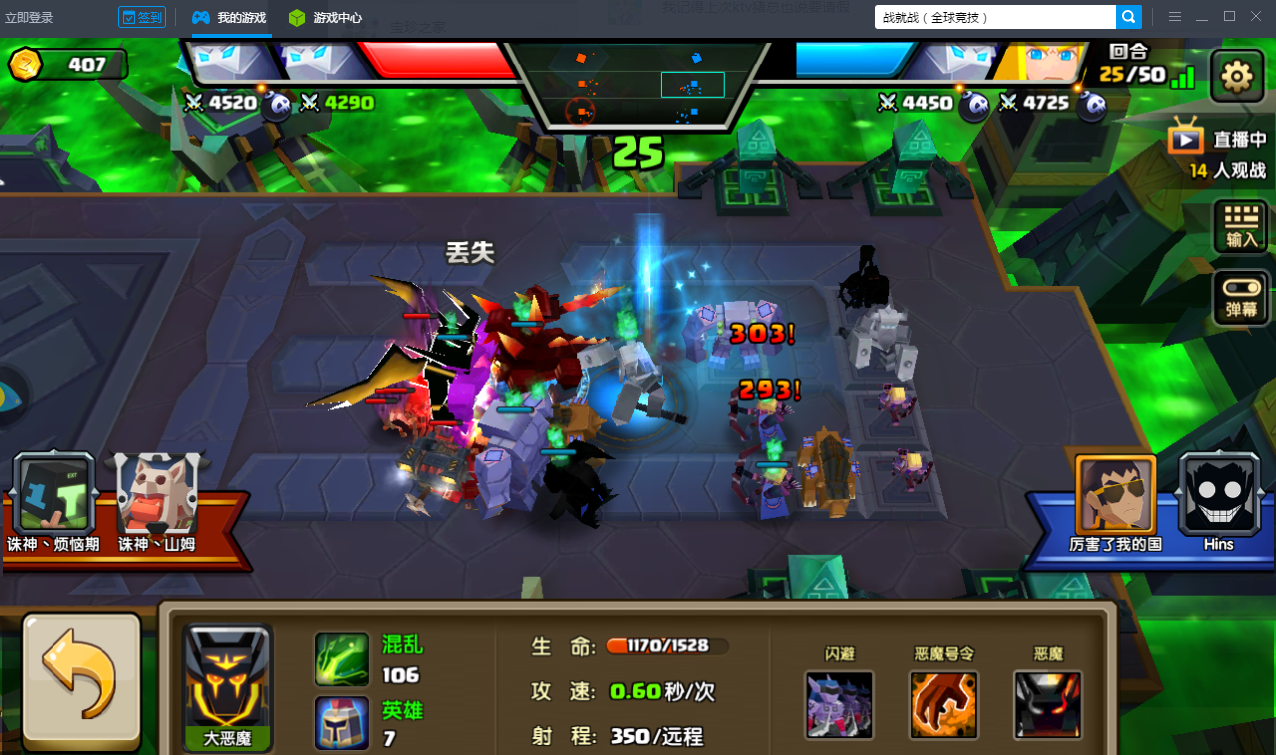1276x755 pixels.
Task: Select the 恶魔号令 skill icon
Action: (x=944, y=704)
